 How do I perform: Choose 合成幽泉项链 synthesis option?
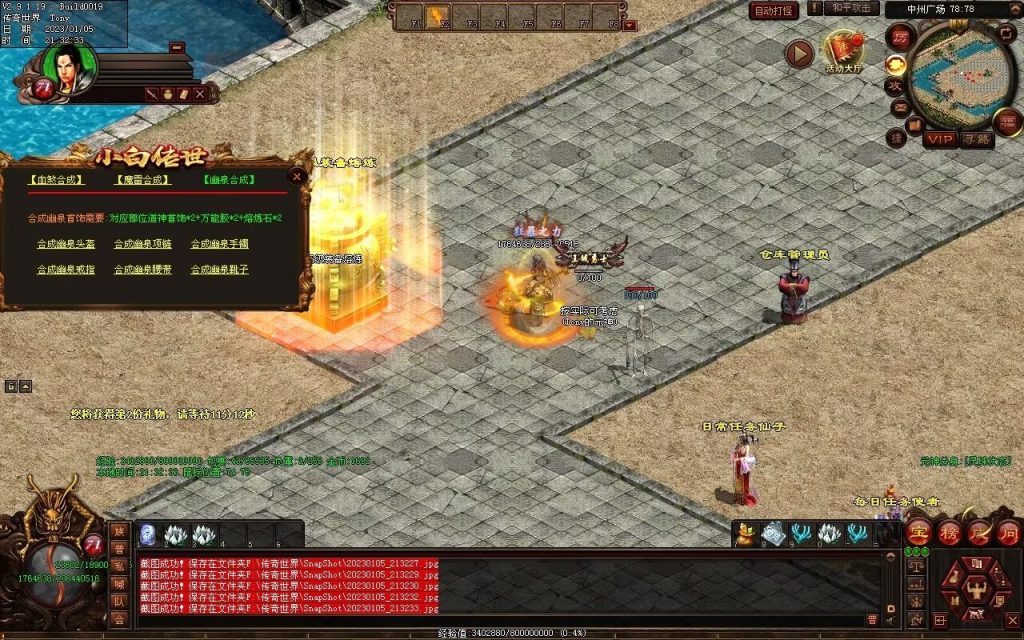click(143, 243)
